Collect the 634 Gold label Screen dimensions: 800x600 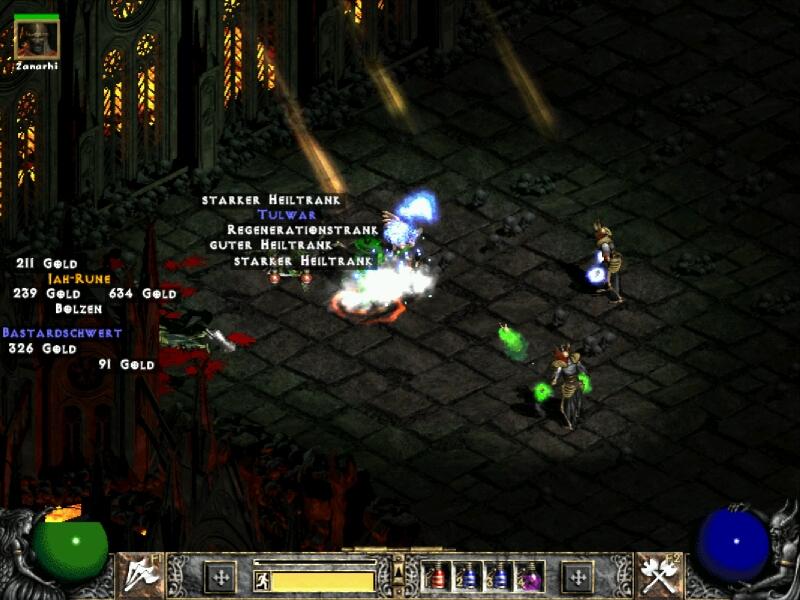click(x=143, y=294)
